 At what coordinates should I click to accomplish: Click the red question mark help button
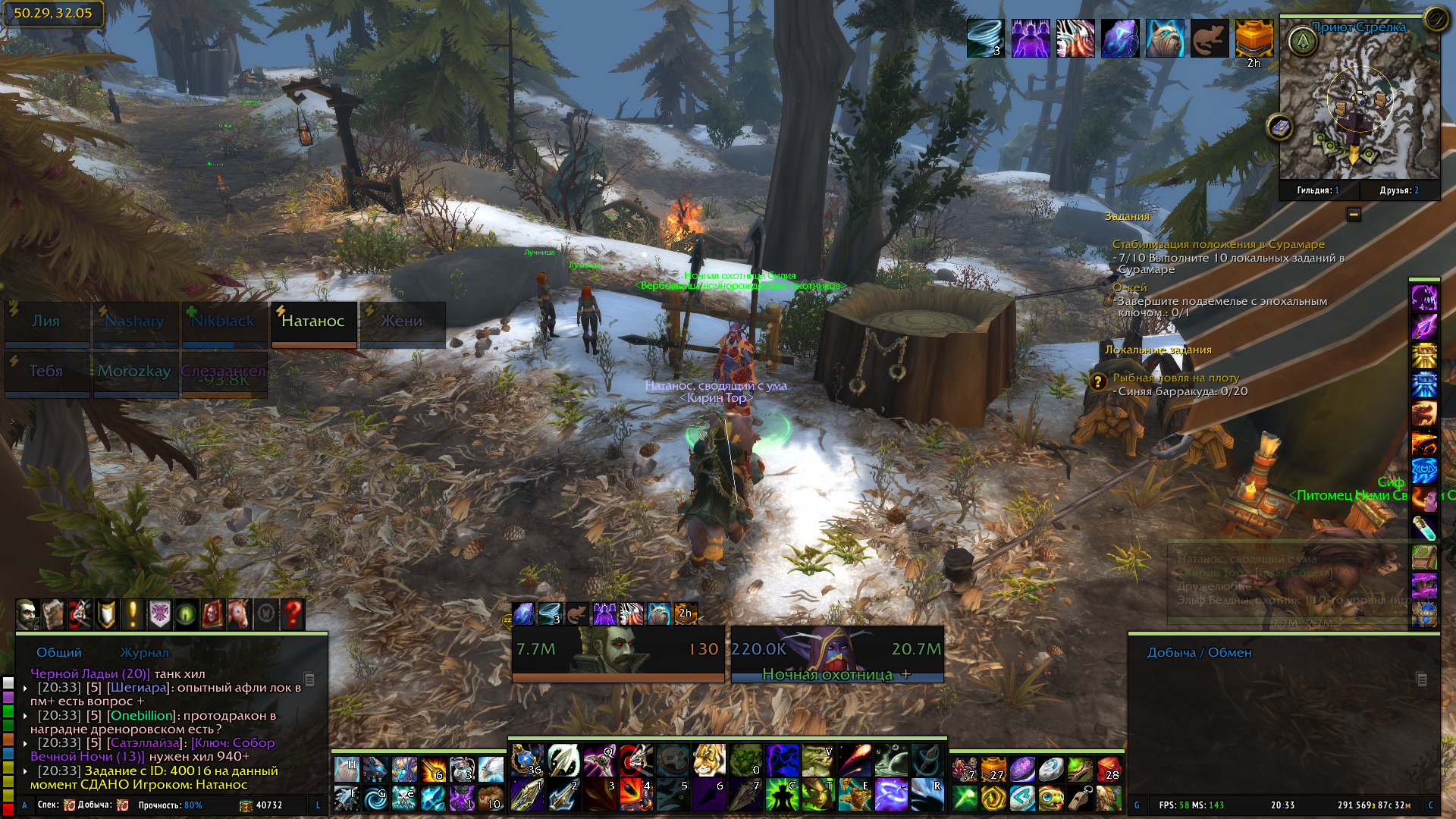(293, 614)
